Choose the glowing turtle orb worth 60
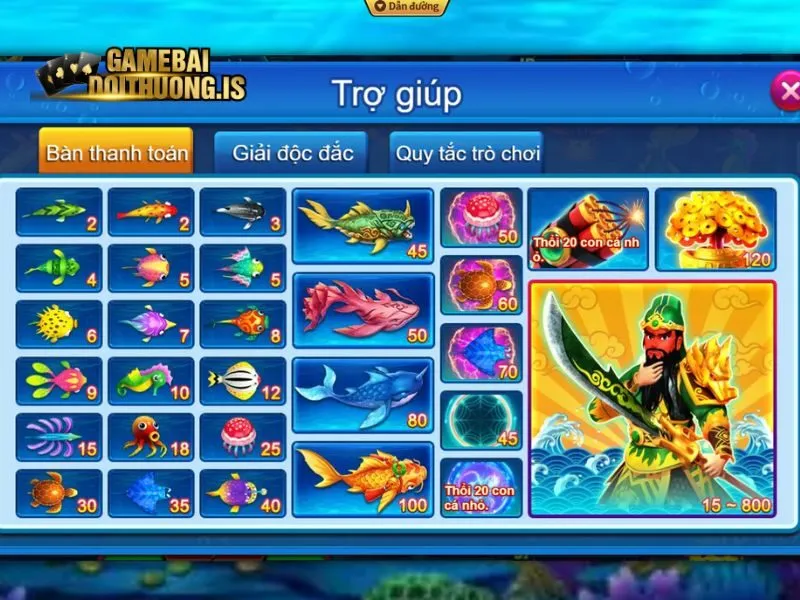Screen dimensions: 800x600 tap(481, 285)
